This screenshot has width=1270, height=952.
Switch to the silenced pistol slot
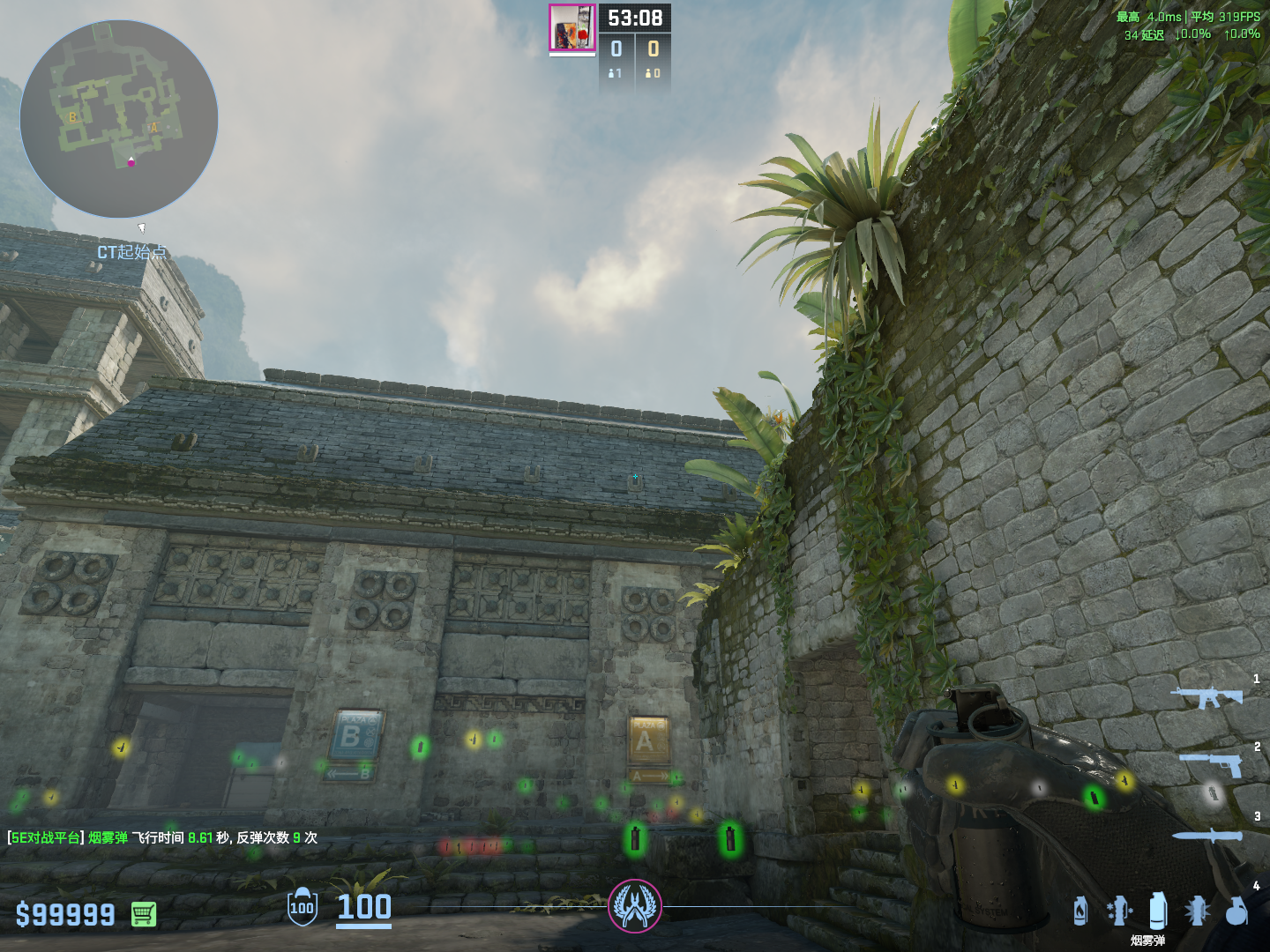pos(1211,763)
